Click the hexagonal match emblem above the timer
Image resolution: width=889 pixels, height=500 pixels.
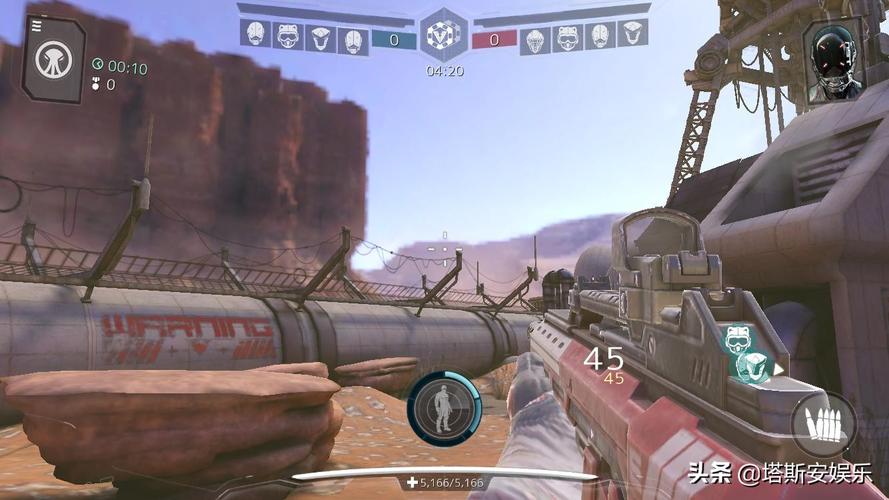pyautogui.click(x=443, y=37)
